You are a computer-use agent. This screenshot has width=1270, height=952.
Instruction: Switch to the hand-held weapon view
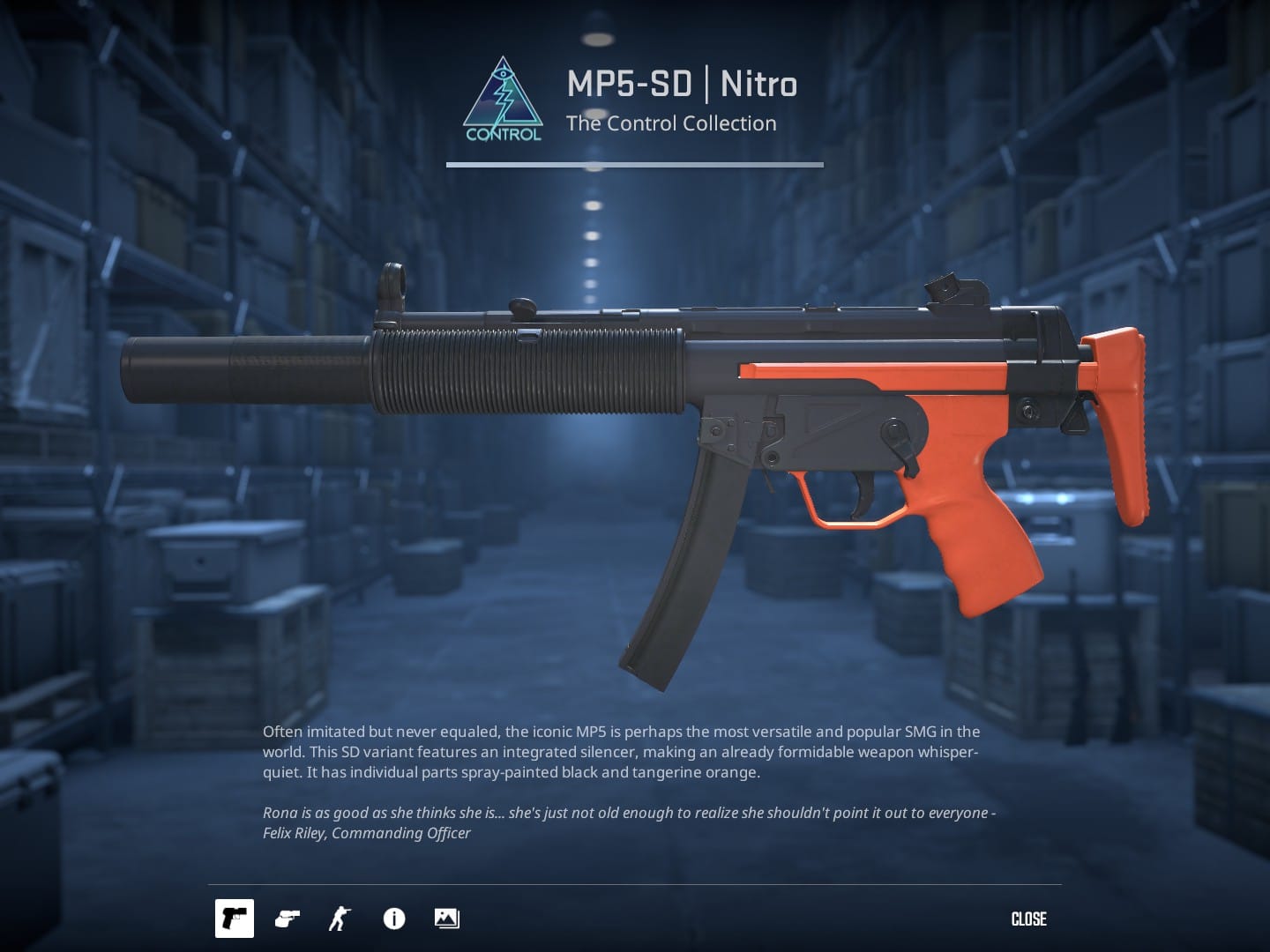pyautogui.click(x=287, y=919)
